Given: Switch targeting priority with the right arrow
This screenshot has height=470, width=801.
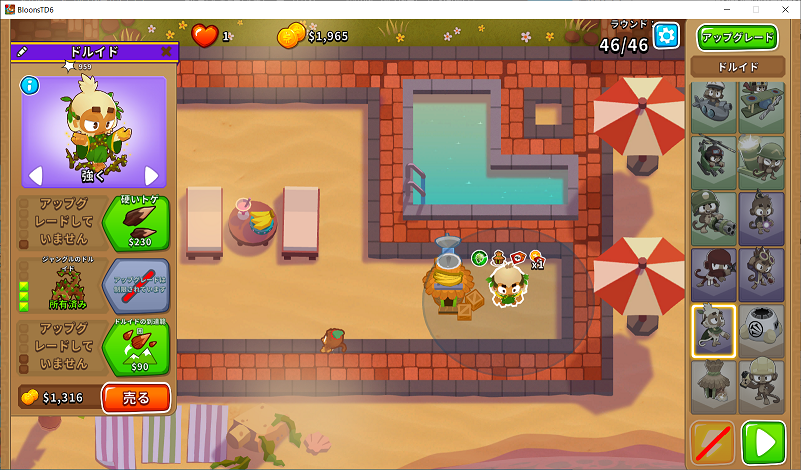Looking at the screenshot, I should point(152,176).
